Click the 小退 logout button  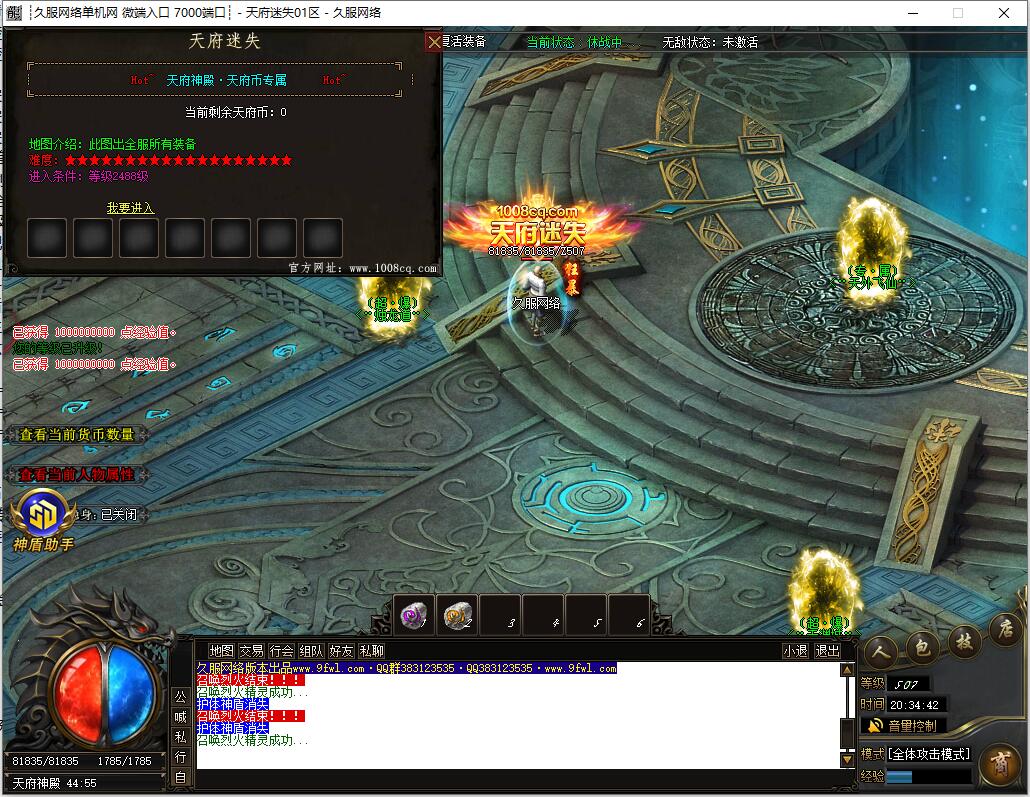(x=795, y=651)
